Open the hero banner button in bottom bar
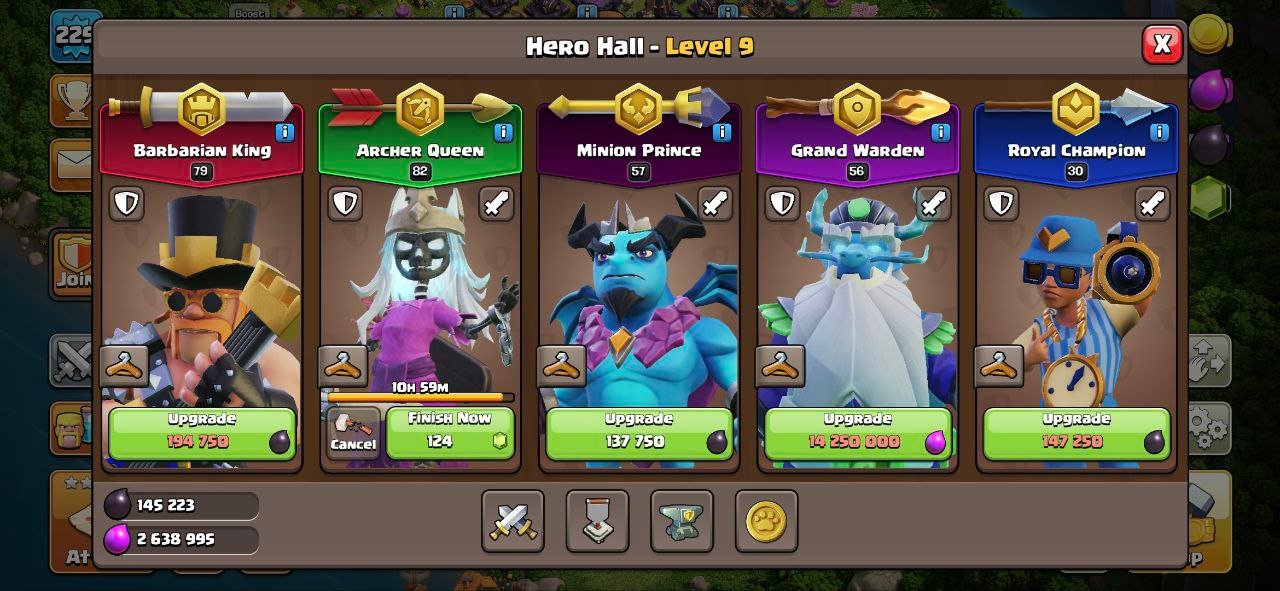The image size is (1280, 591). (x=597, y=521)
